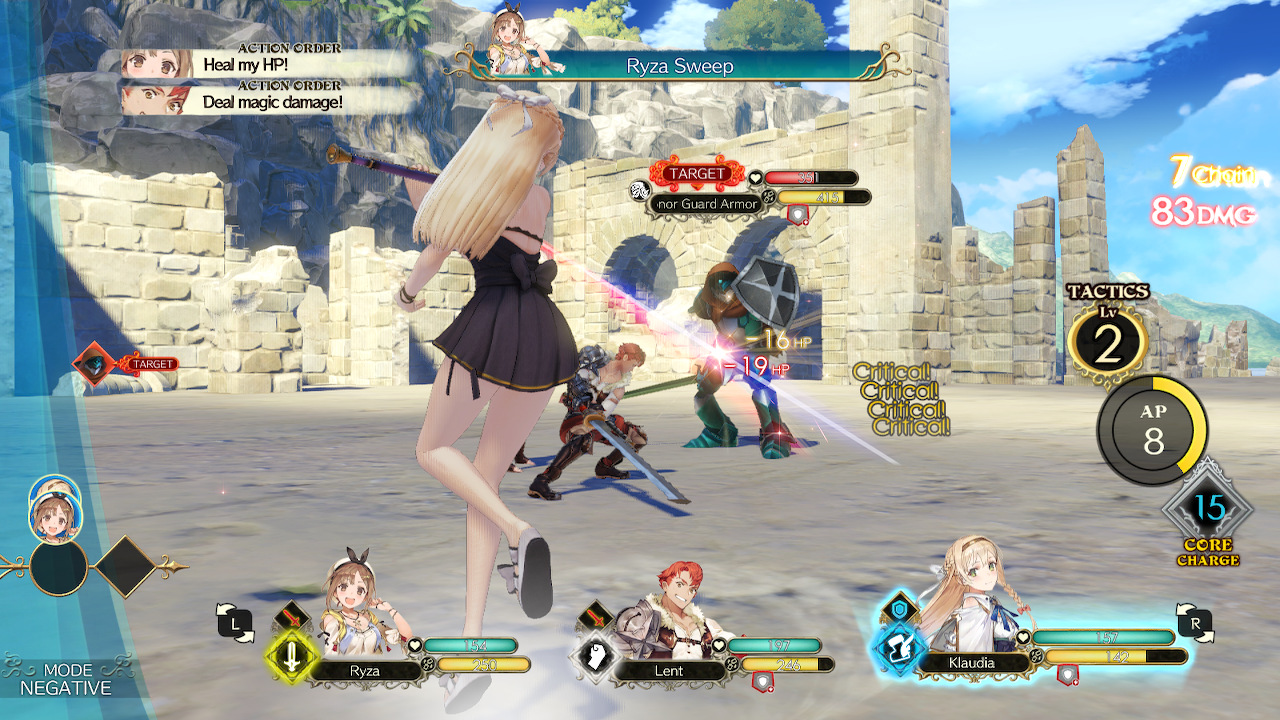Toggle Lent's red core item slot

click(763, 681)
